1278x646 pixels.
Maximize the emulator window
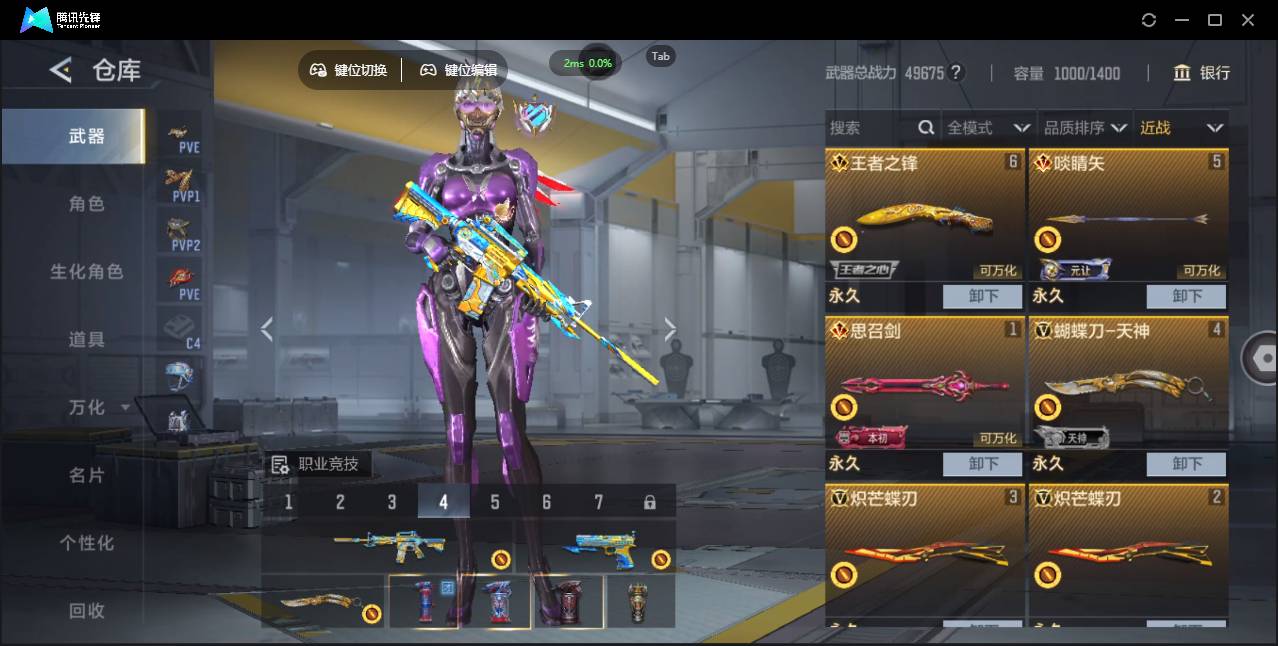click(x=1215, y=20)
